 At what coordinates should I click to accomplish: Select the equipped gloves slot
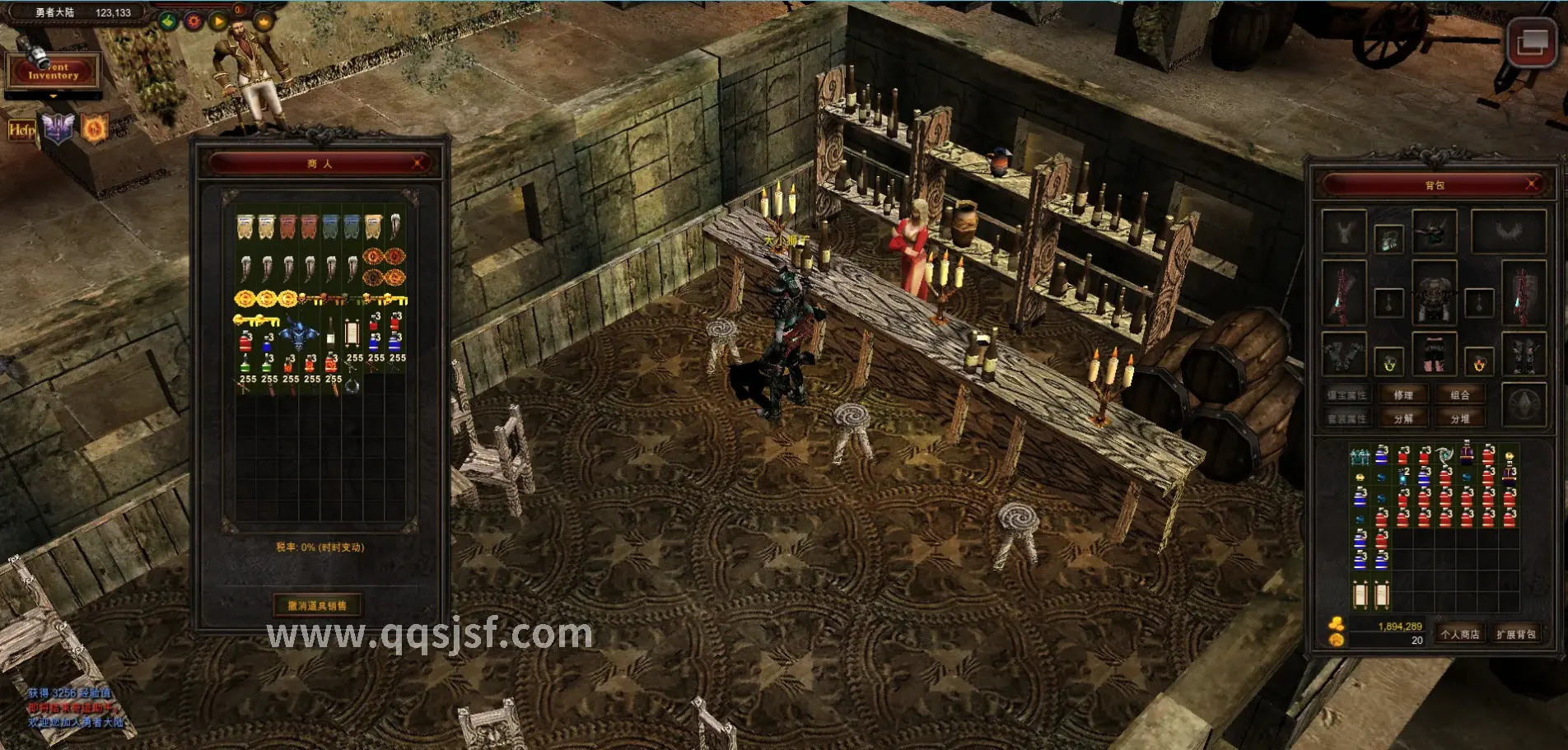pos(1344,354)
